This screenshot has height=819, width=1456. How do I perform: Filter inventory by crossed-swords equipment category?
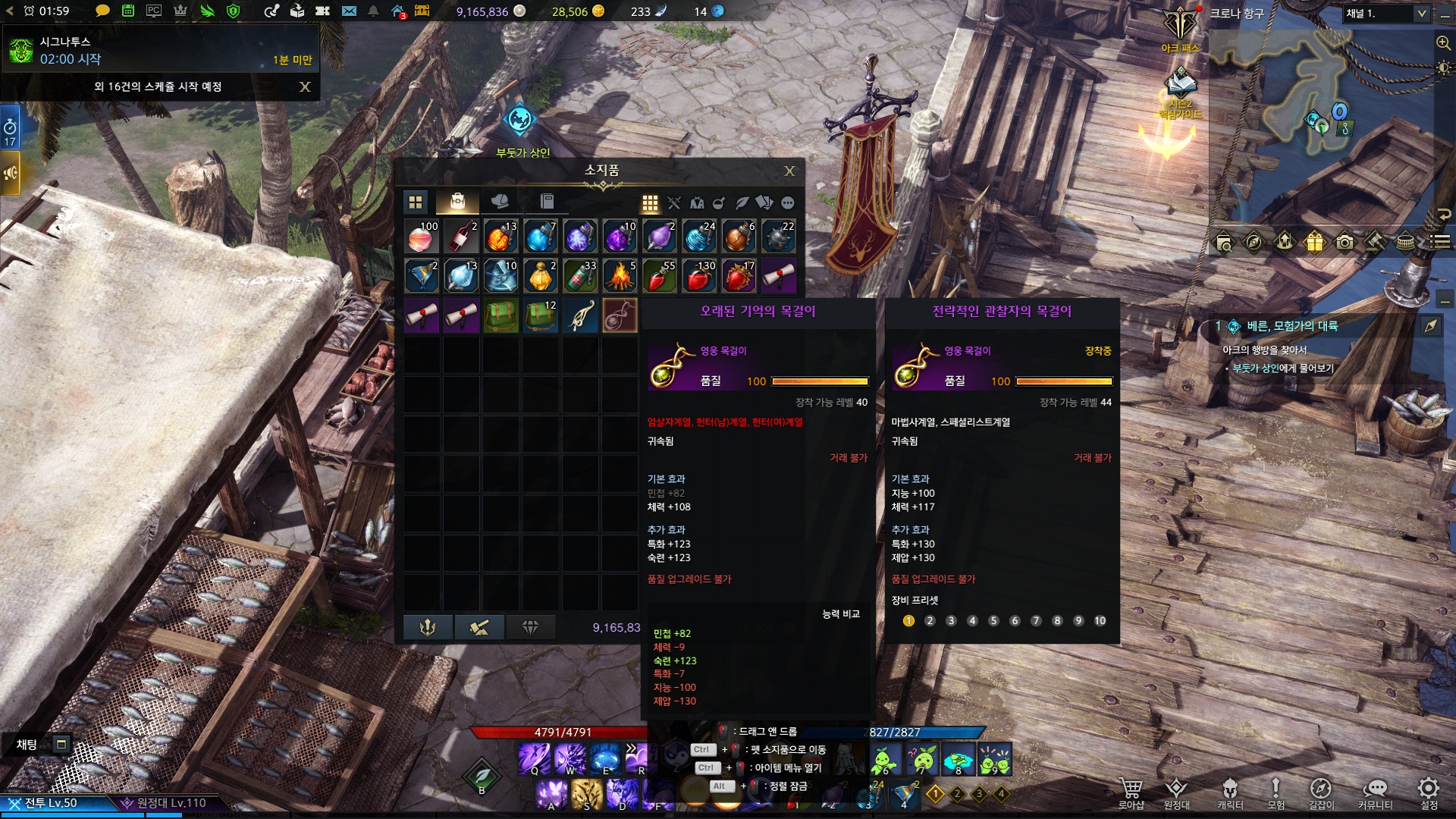pos(673,203)
